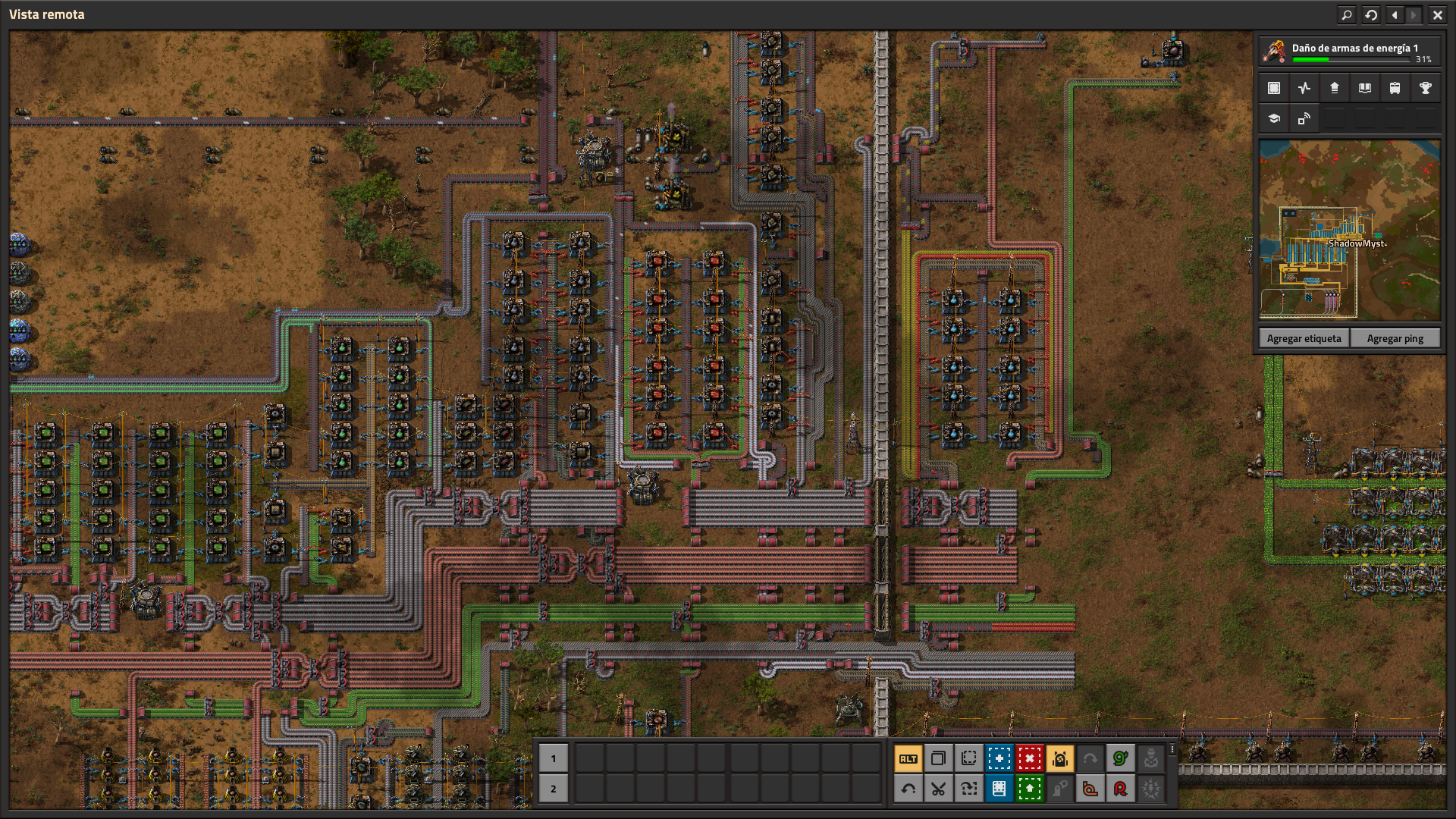Open quickbar page 2 selector

(x=554, y=789)
